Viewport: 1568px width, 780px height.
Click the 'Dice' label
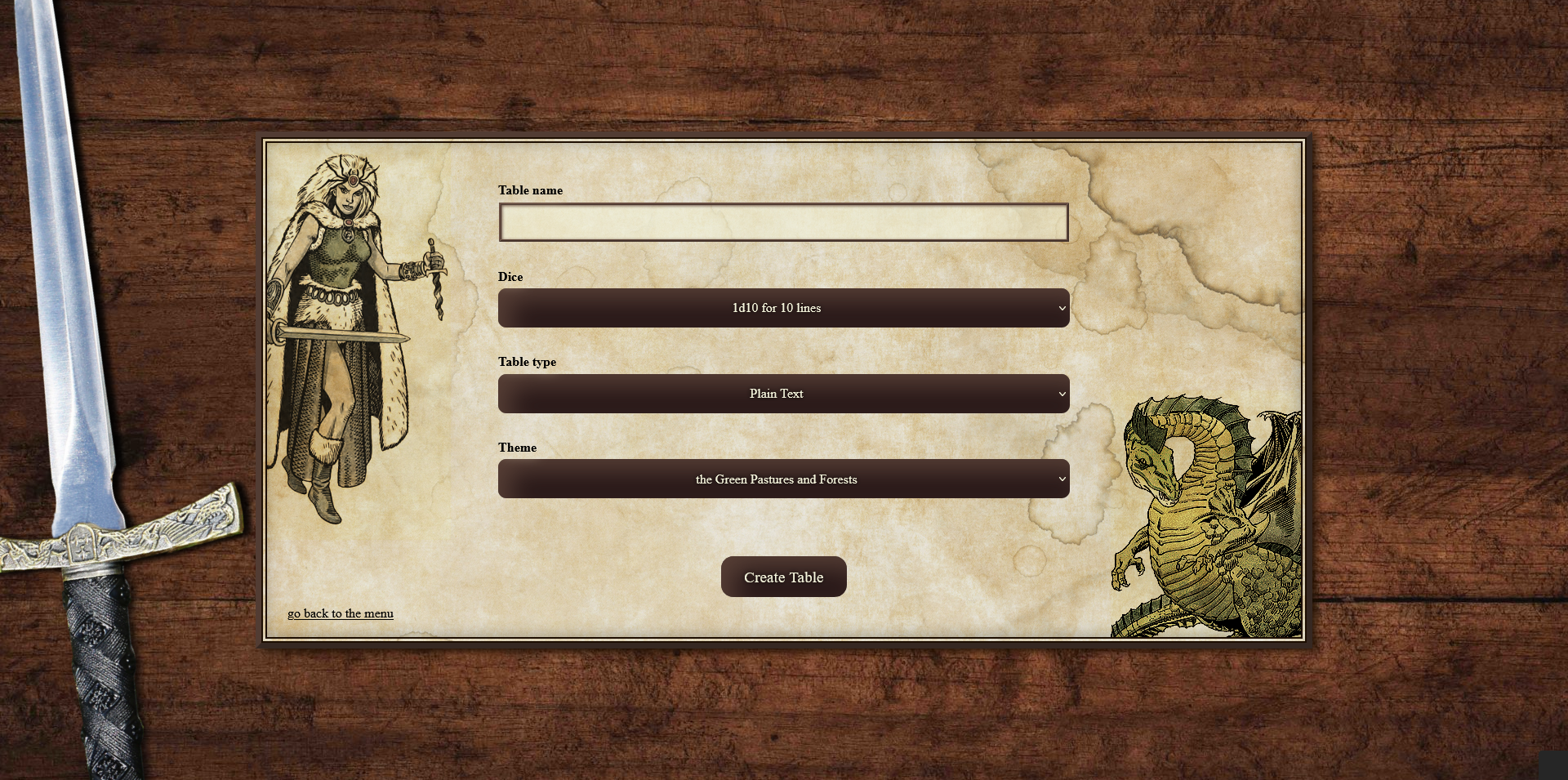point(510,277)
